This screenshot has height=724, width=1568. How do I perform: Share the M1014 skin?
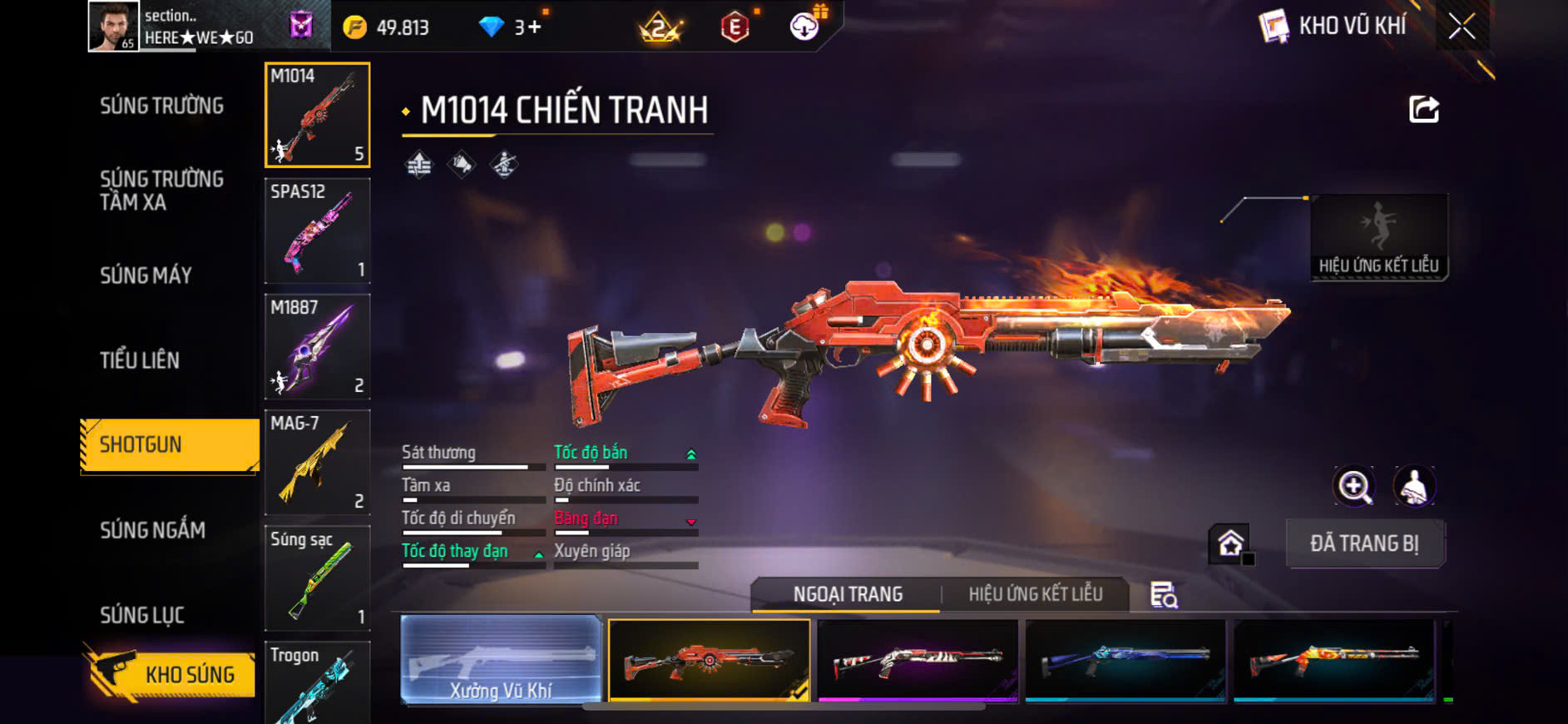click(1423, 109)
